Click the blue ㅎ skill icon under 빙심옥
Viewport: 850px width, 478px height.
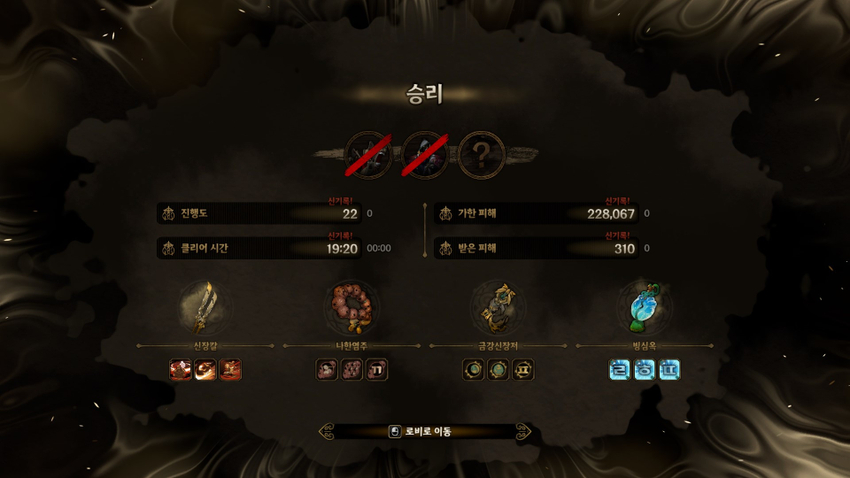(x=645, y=370)
